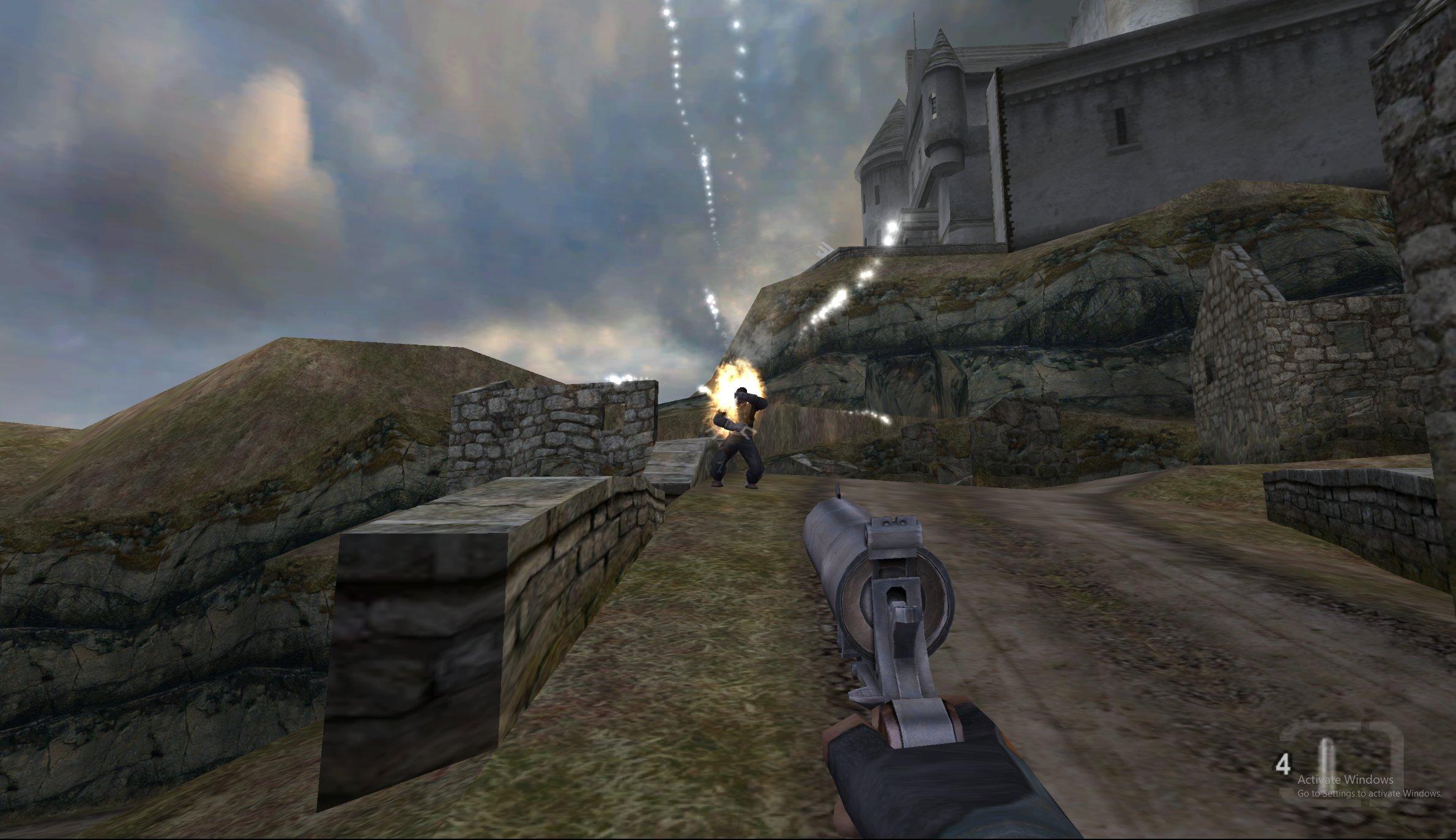Click the Activate Windows watermark text
The height and width of the screenshot is (840, 1456).
coord(1345,781)
